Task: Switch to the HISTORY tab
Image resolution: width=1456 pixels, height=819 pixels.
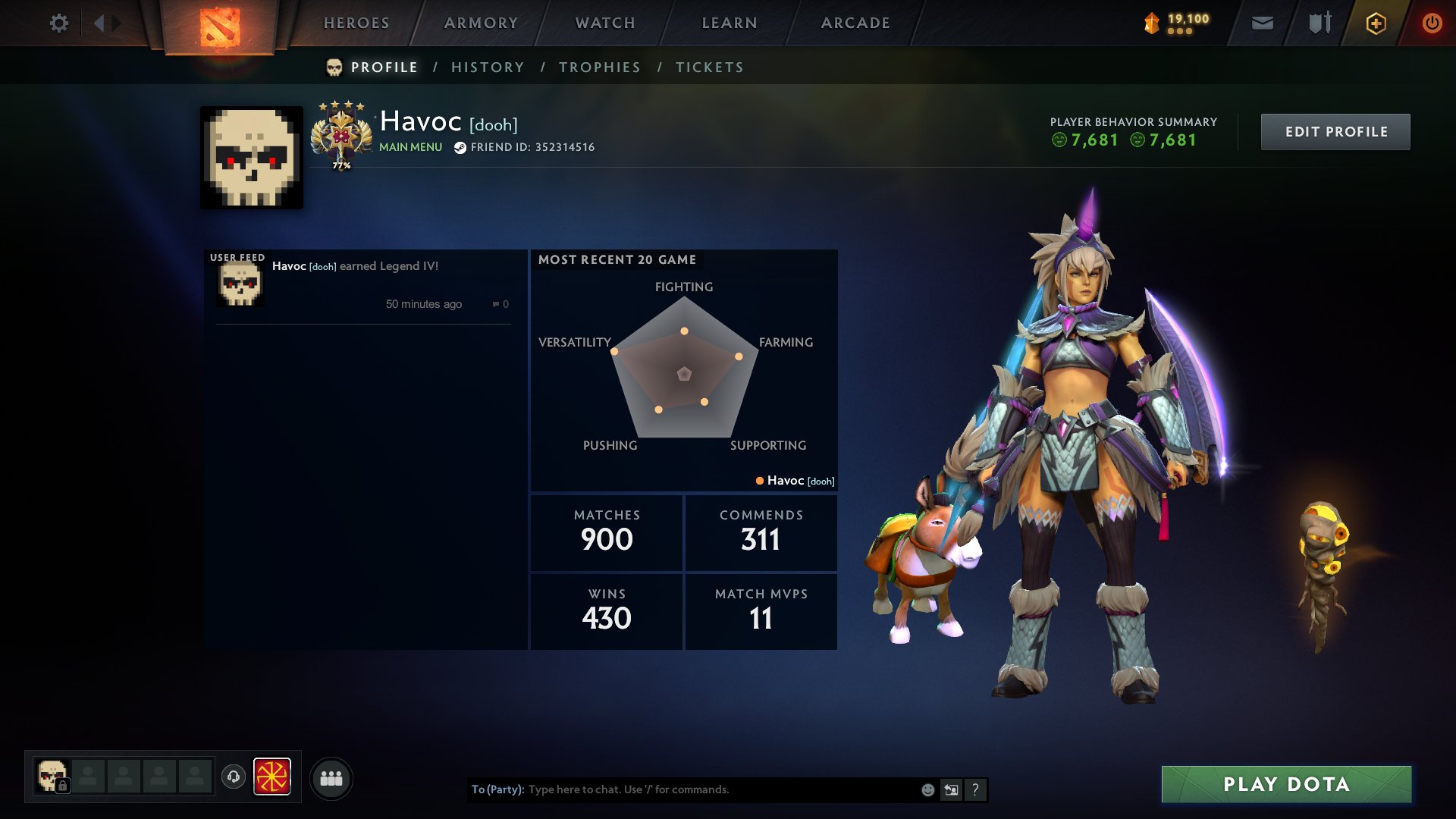Action: (x=488, y=67)
